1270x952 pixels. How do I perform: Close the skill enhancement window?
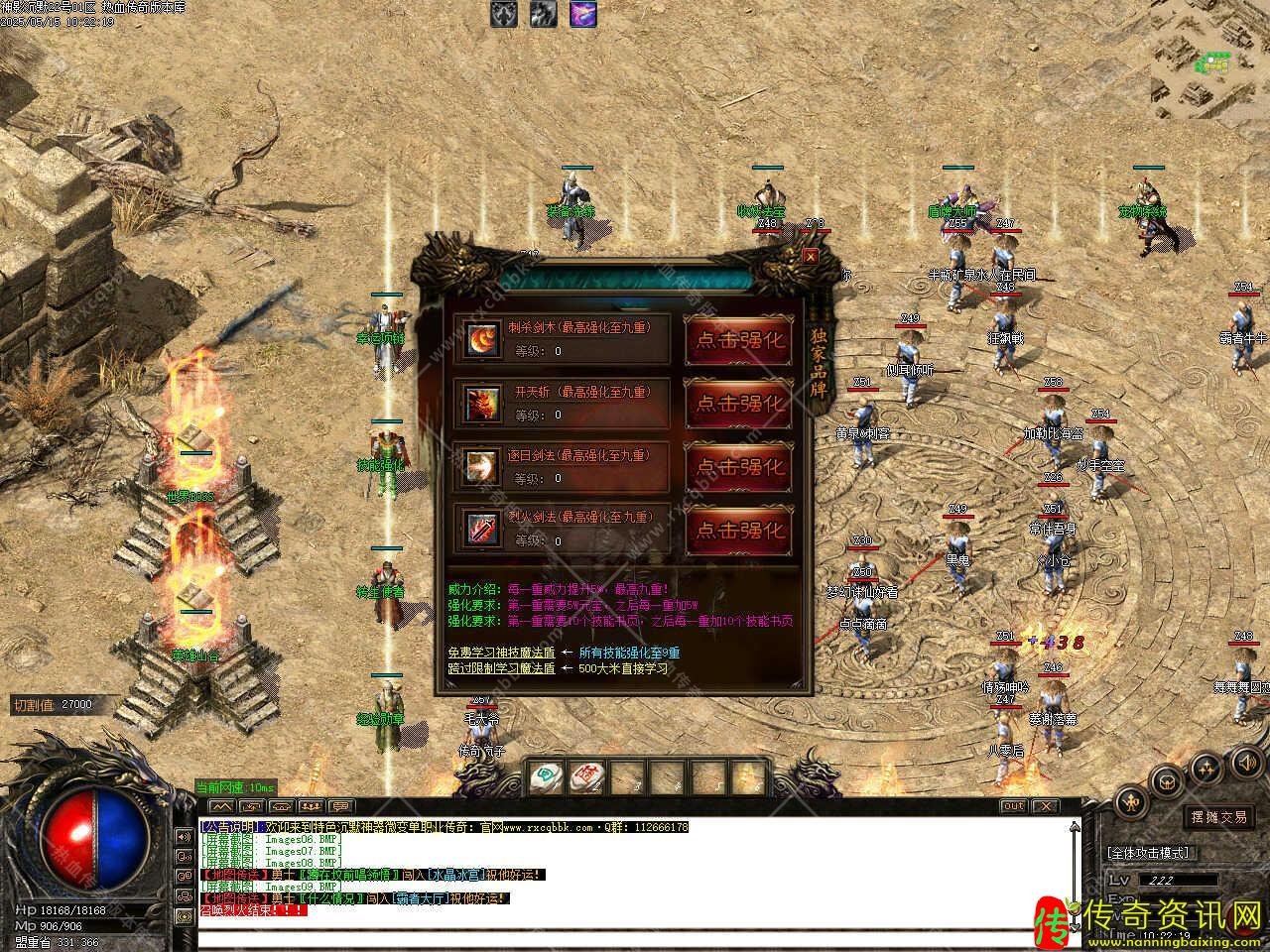point(811,256)
